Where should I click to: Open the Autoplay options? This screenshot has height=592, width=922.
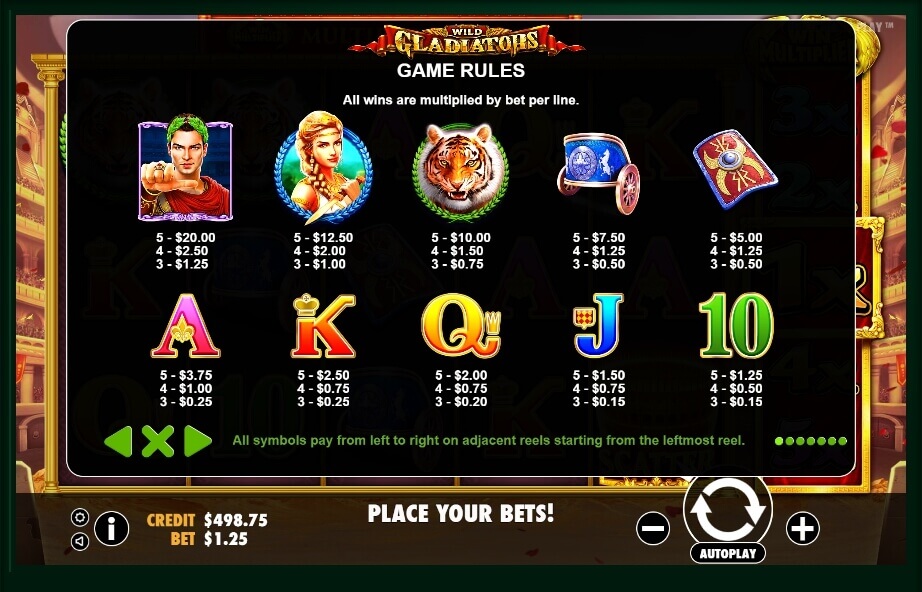(727, 553)
